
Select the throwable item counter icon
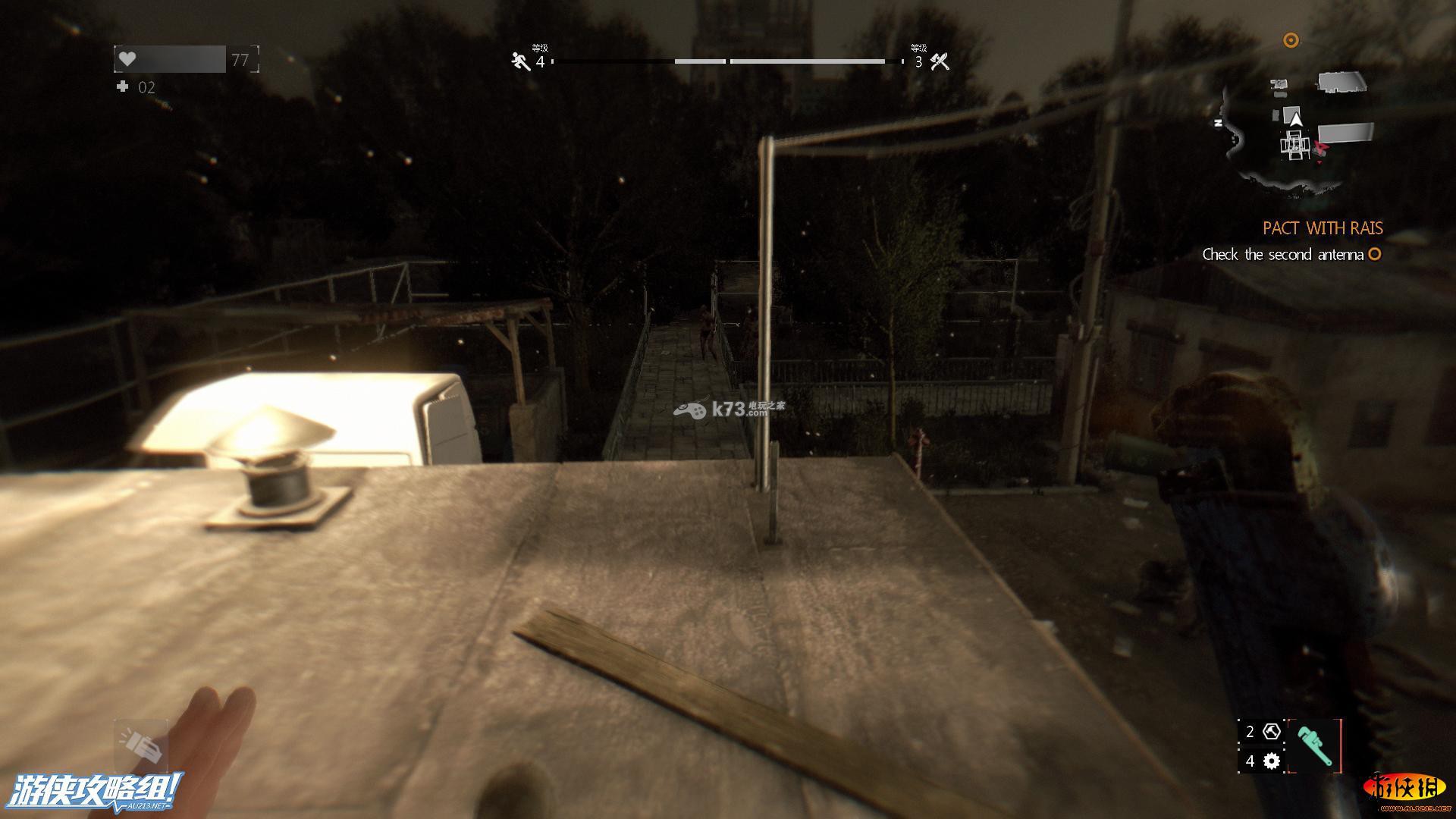pyautogui.click(x=1272, y=732)
